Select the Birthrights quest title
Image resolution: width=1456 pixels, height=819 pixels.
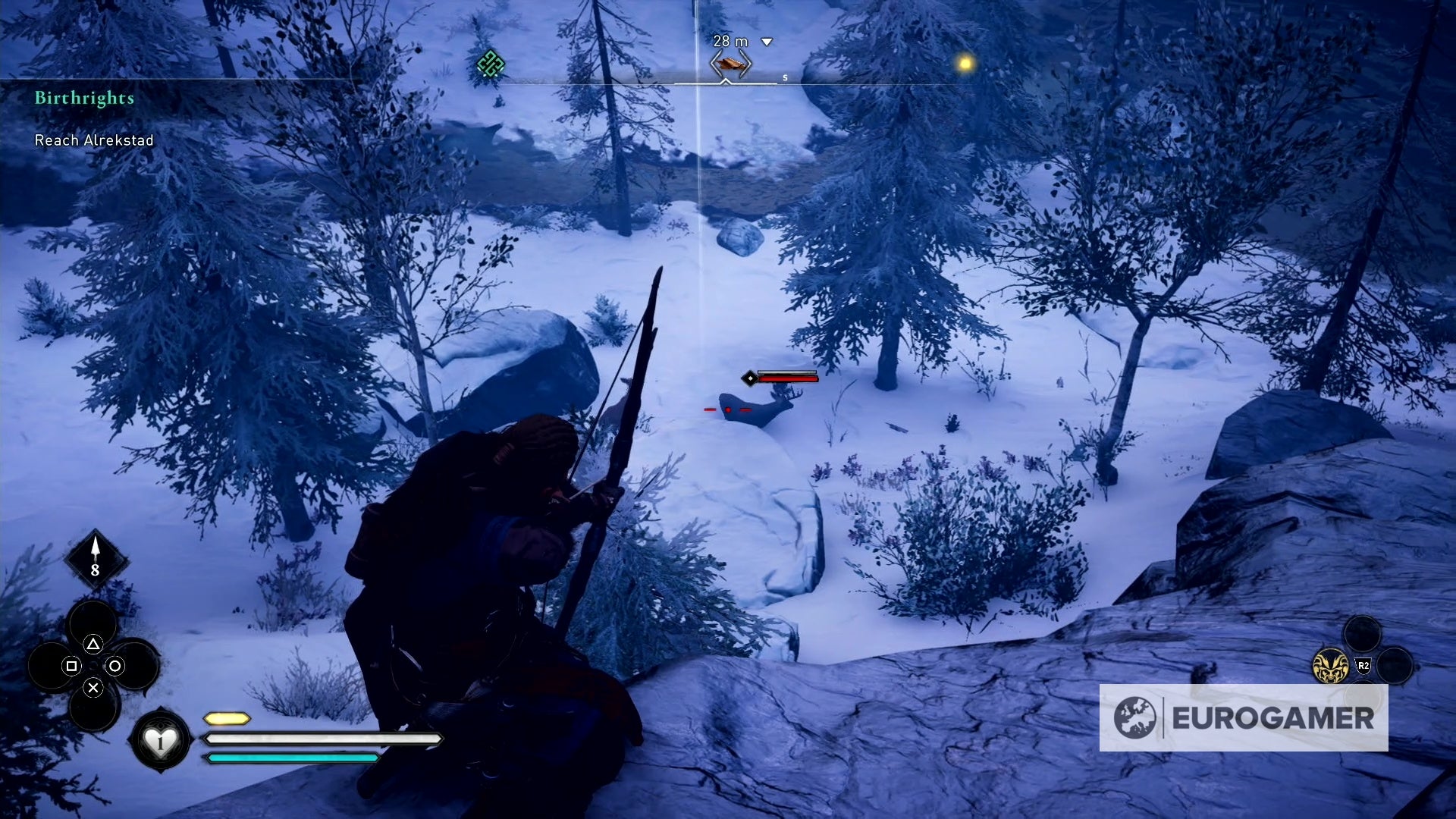pos(84,97)
